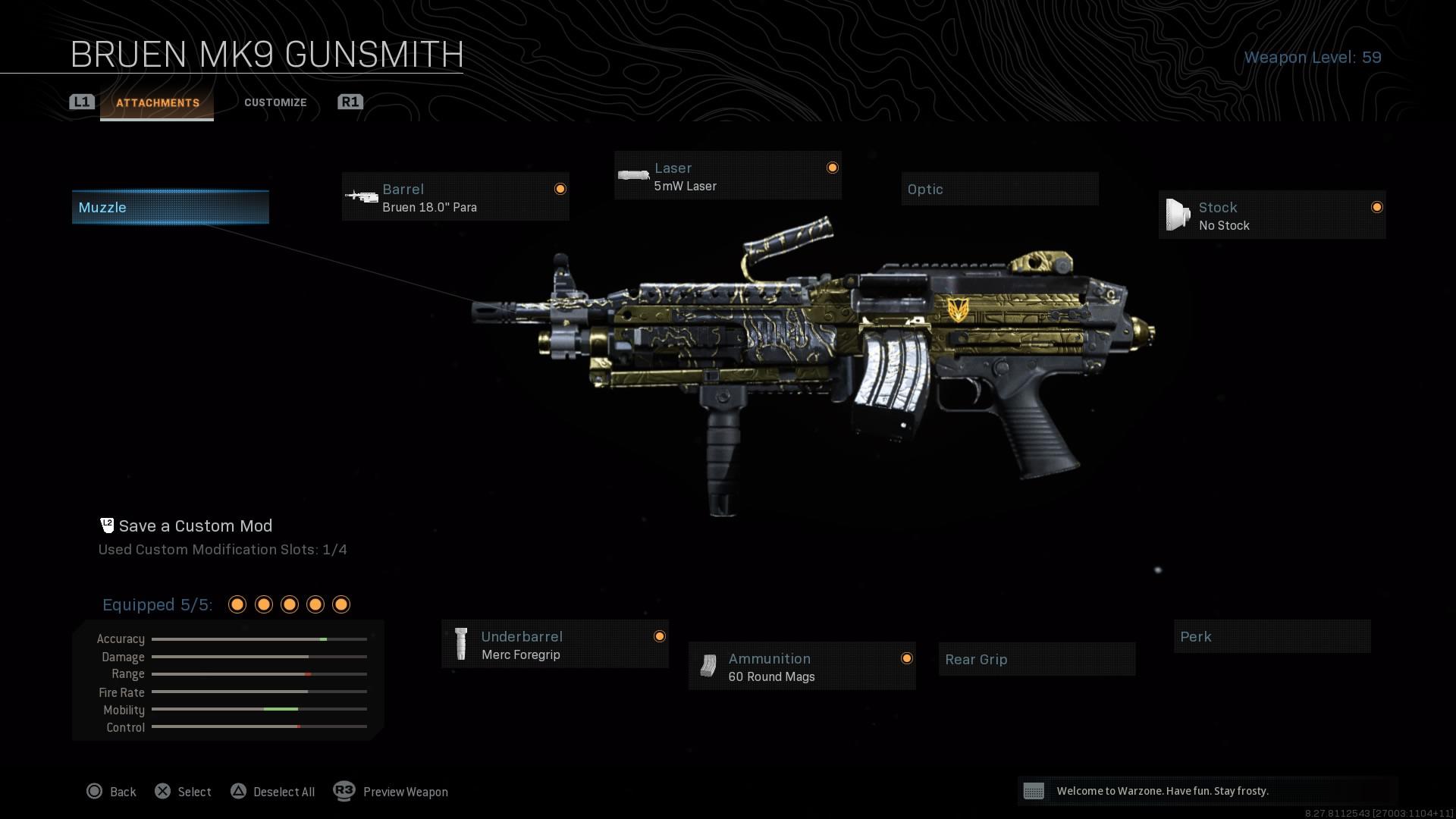Expand attachments via the R1 tab arrow
This screenshot has height=819, width=1456.
point(350,101)
